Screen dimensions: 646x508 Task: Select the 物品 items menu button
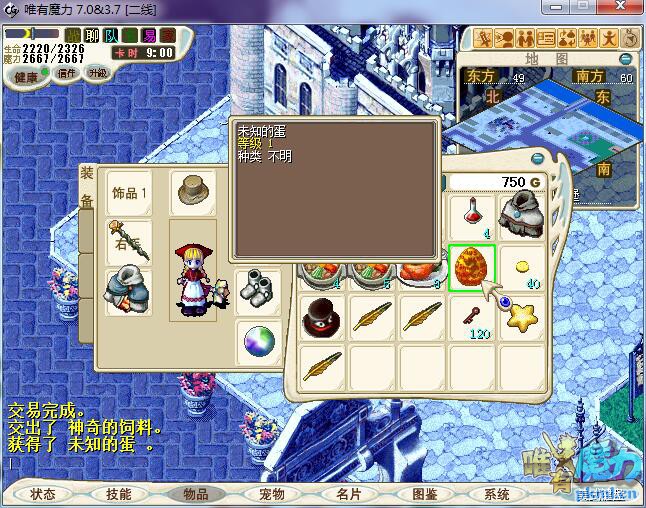tap(195, 494)
